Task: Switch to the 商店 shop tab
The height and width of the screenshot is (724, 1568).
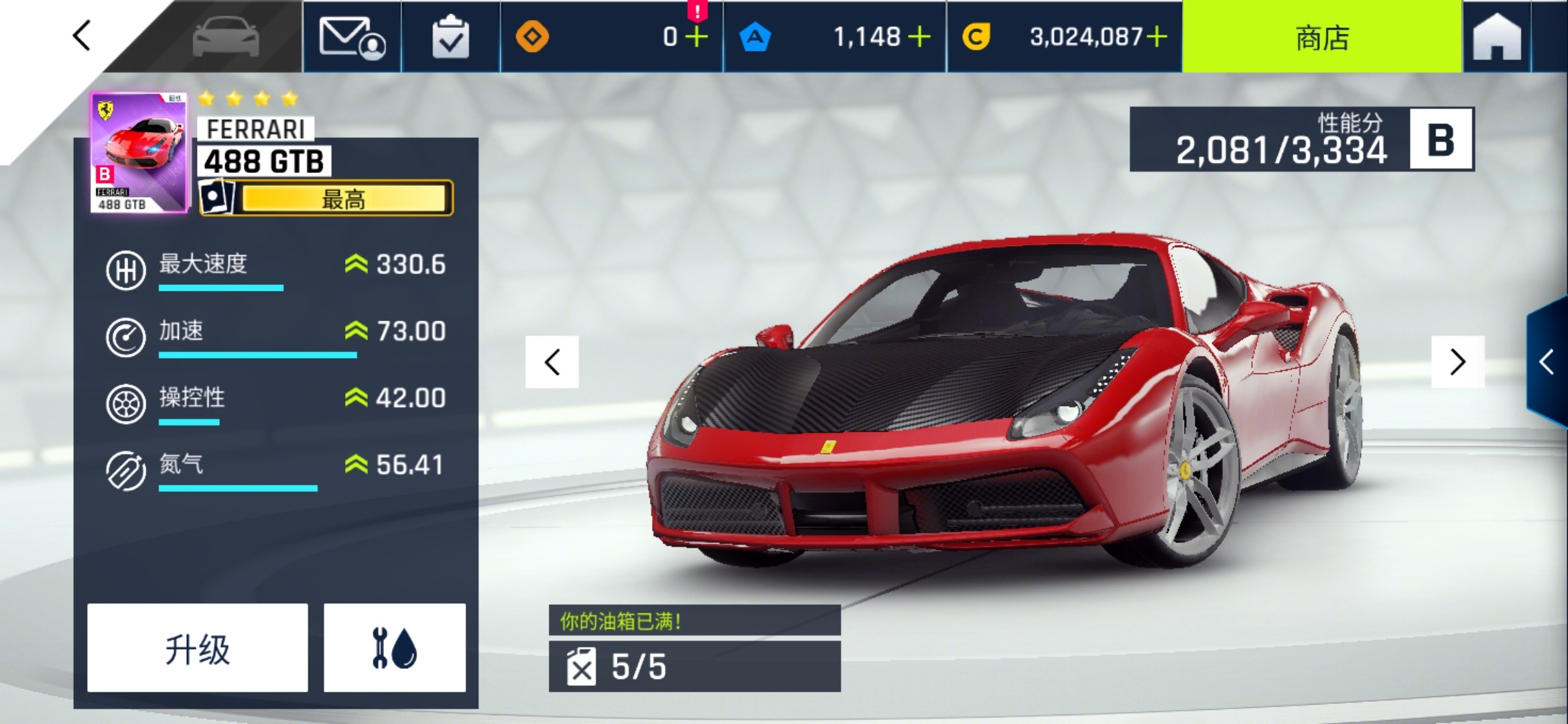Action: (x=1321, y=38)
